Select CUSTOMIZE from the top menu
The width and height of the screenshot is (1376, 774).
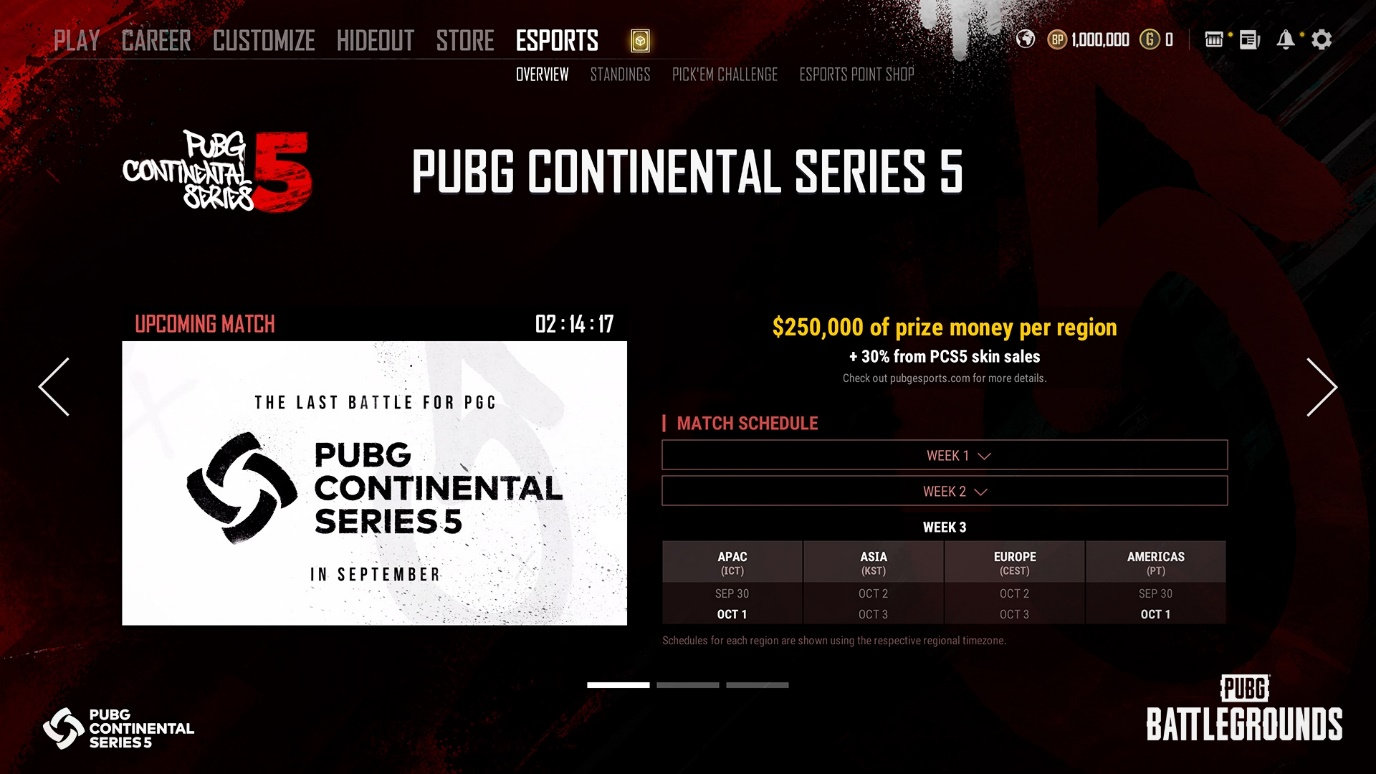(263, 40)
